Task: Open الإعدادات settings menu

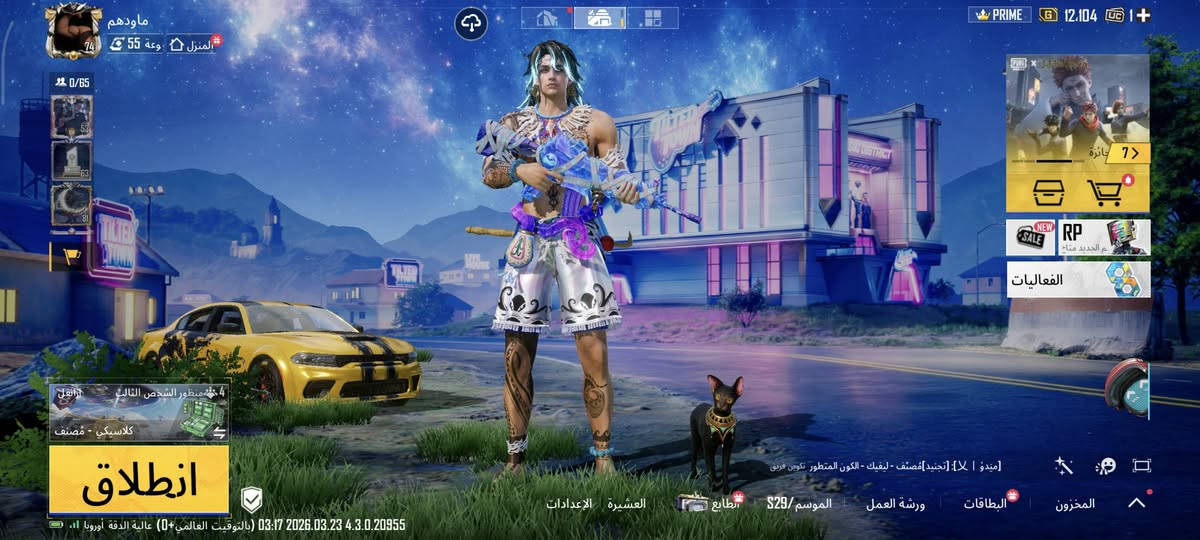Action: [569, 504]
